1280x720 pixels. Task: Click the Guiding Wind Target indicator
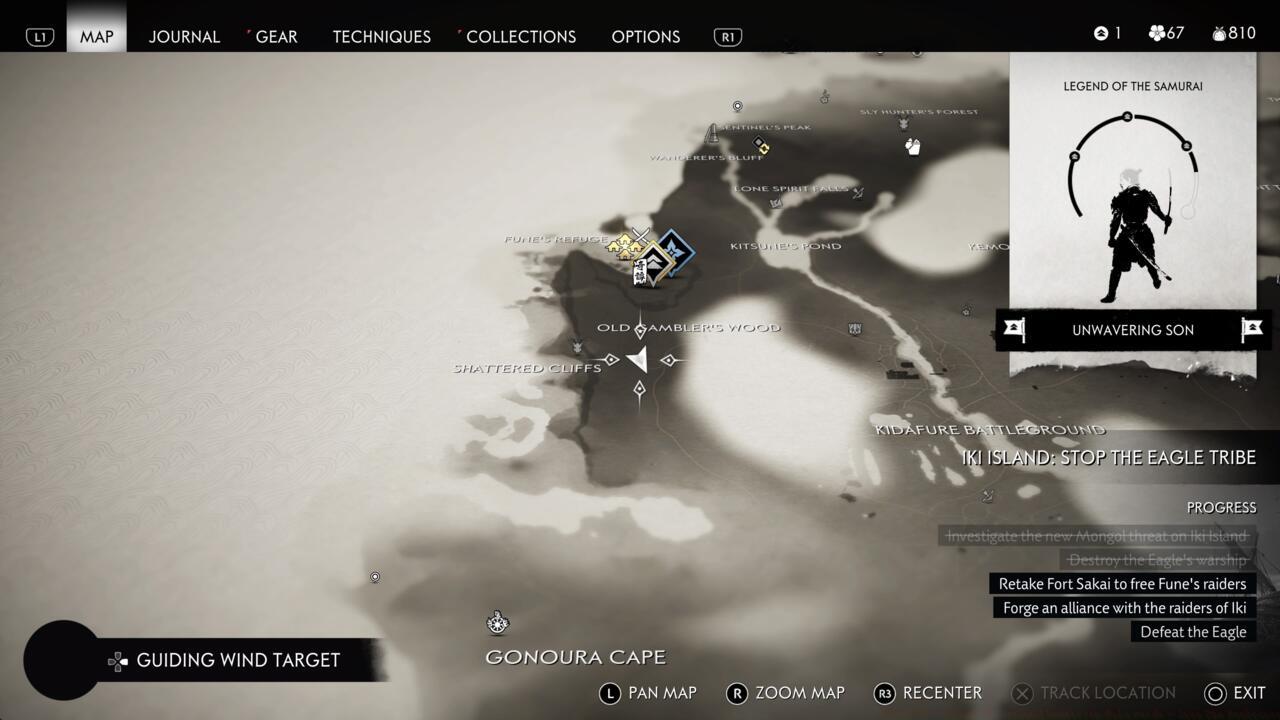pos(237,660)
